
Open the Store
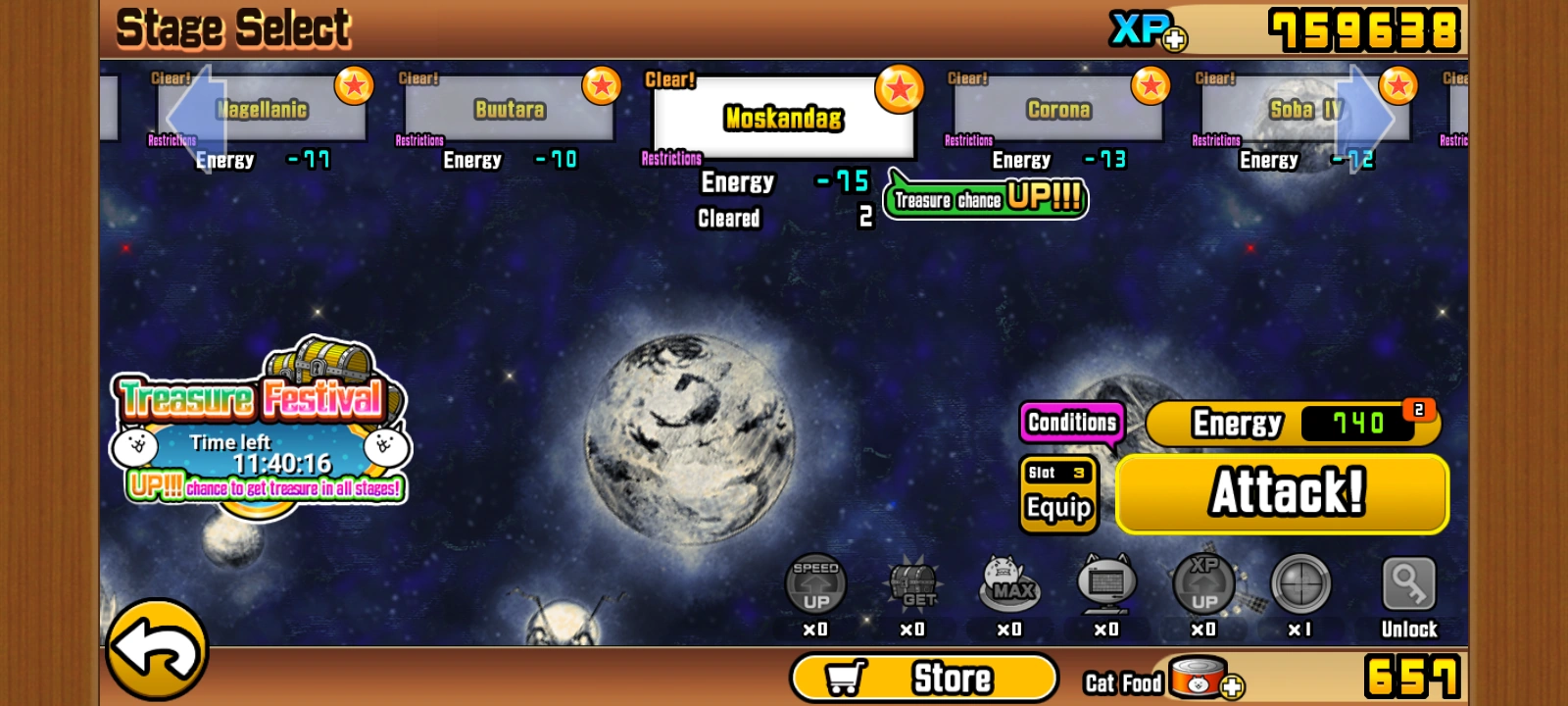(924, 675)
